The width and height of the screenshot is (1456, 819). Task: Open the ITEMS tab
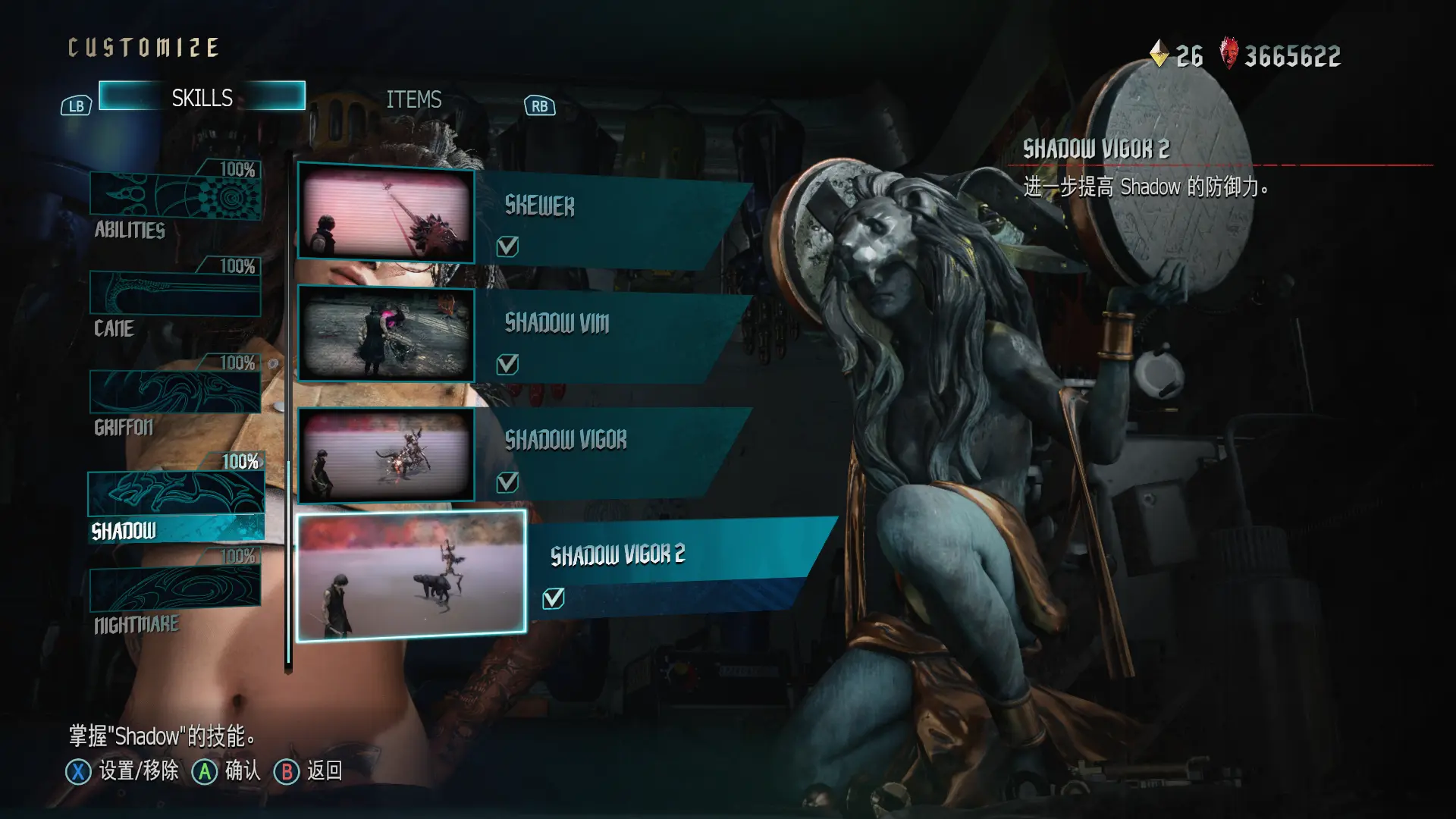413,99
